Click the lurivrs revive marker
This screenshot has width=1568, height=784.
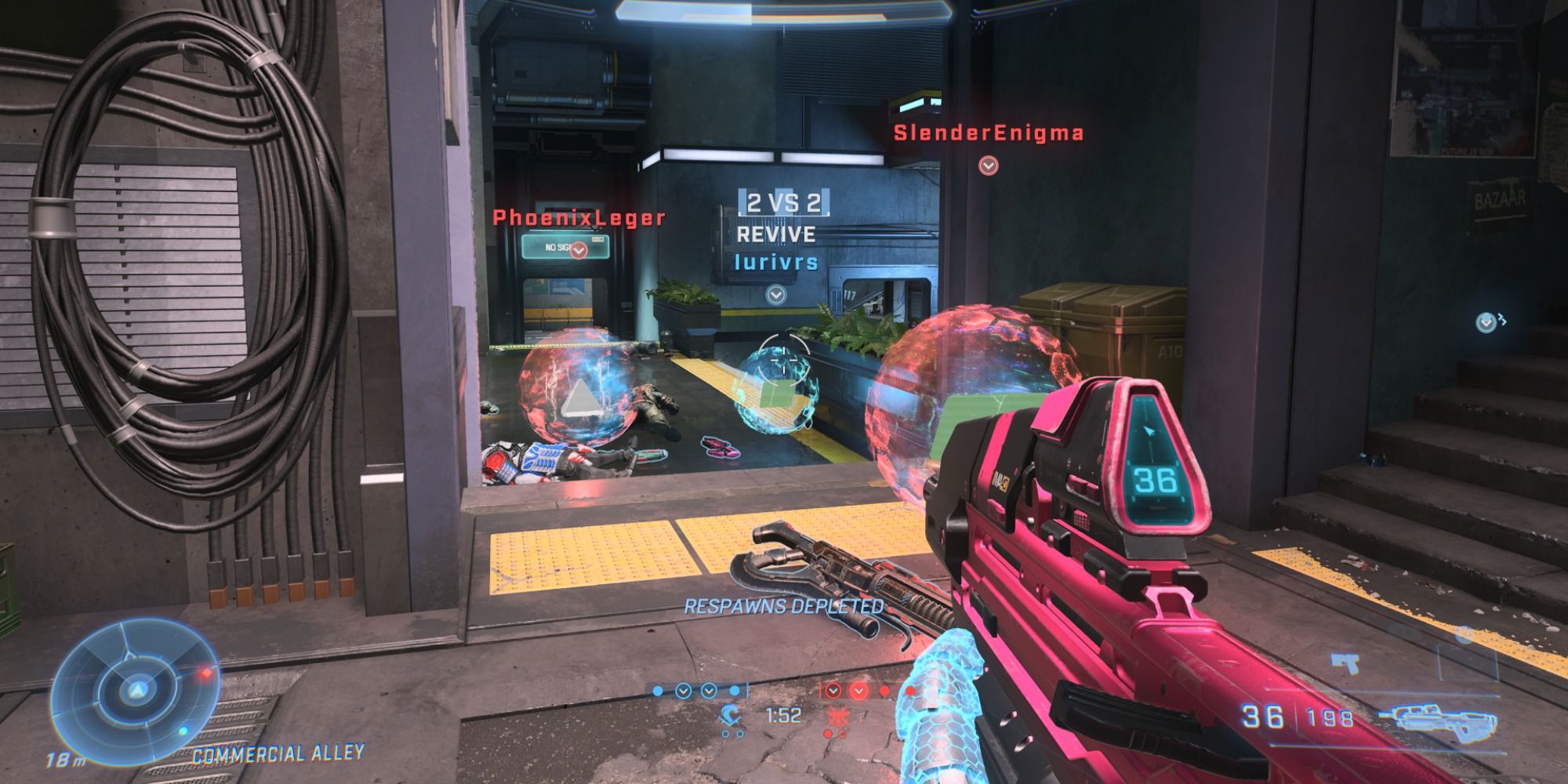[776, 295]
